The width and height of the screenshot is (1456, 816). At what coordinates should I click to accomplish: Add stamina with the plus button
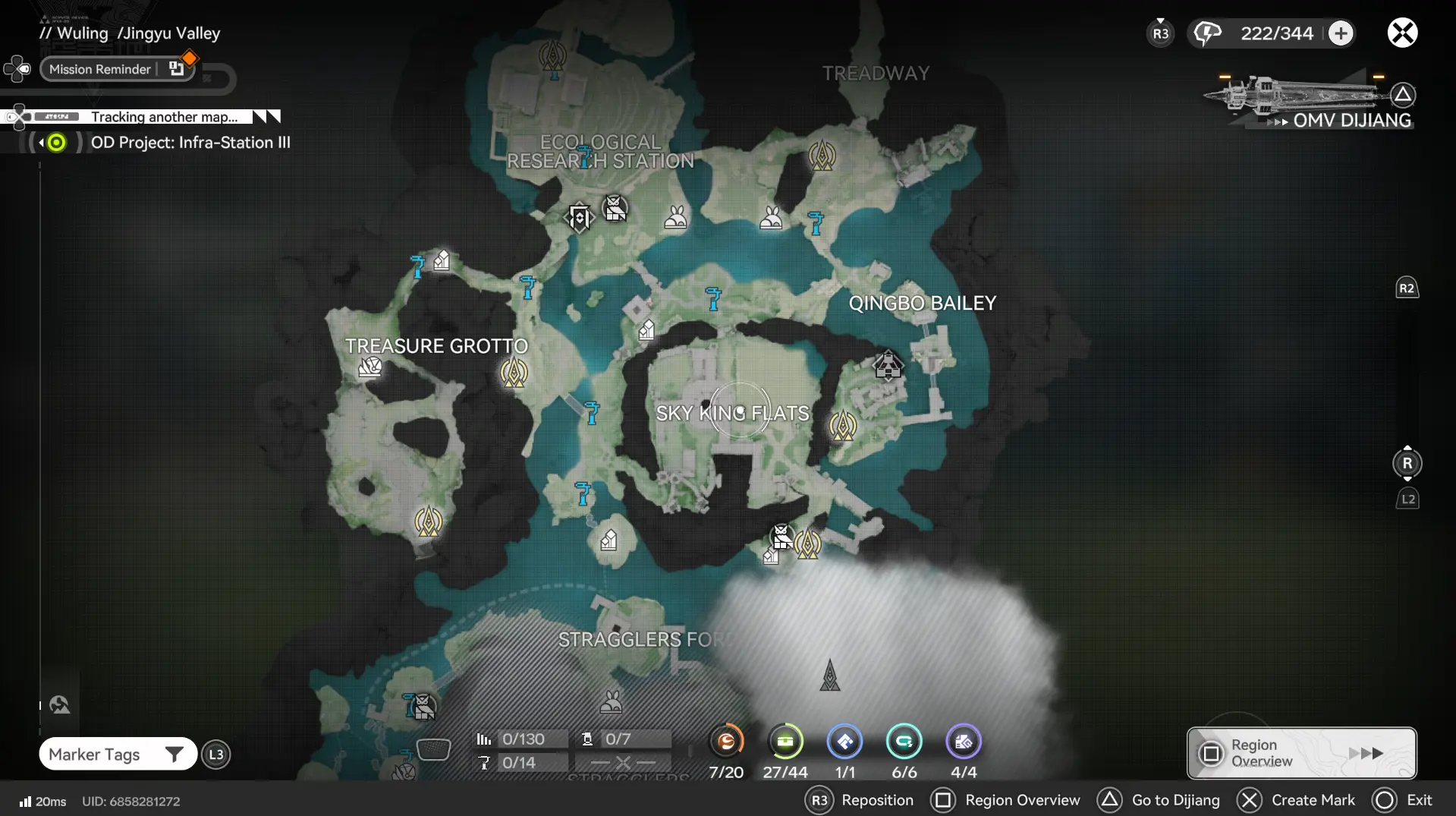click(x=1341, y=33)
